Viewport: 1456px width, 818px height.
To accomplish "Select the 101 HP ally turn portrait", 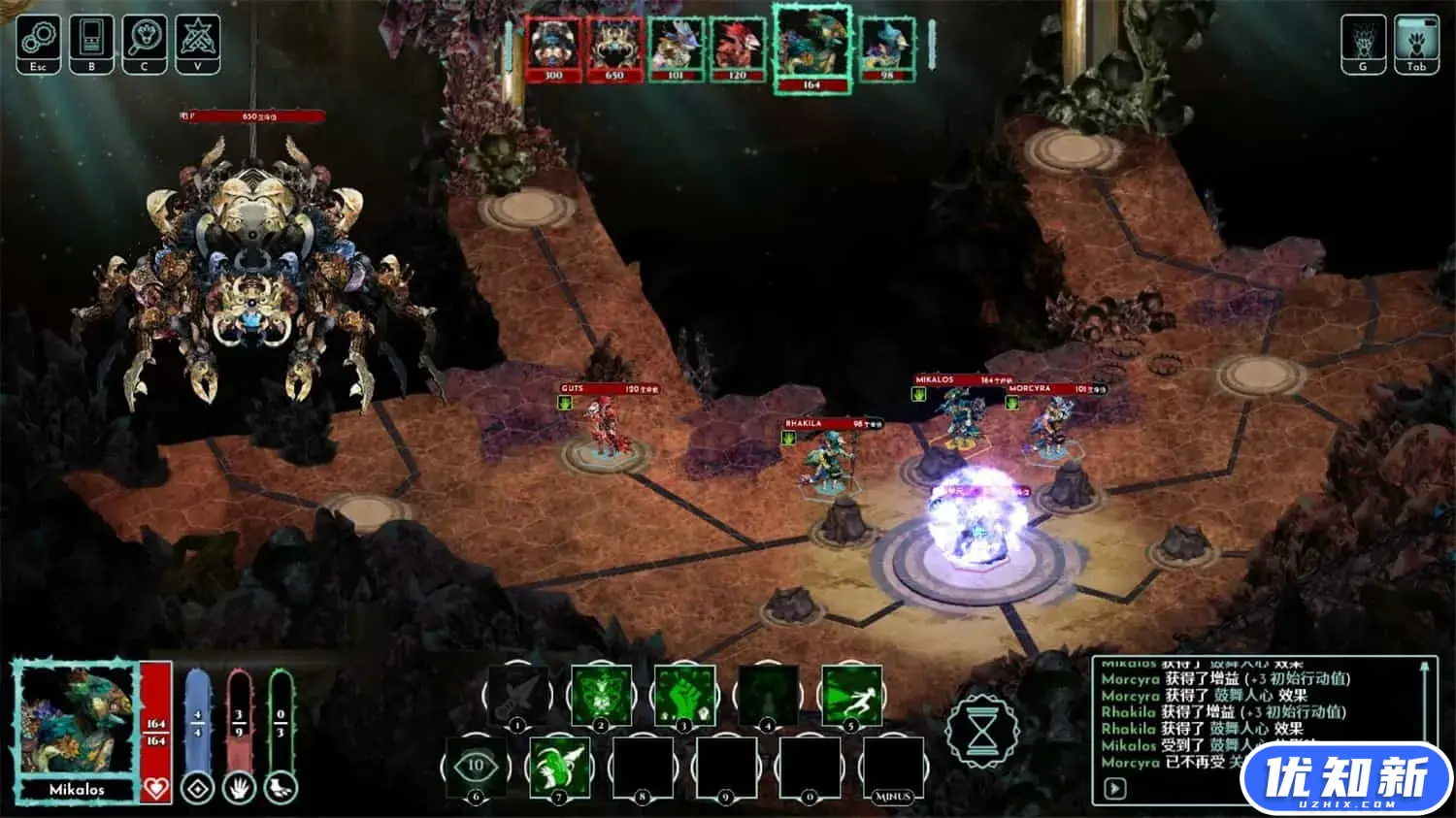I will [676, 47].
